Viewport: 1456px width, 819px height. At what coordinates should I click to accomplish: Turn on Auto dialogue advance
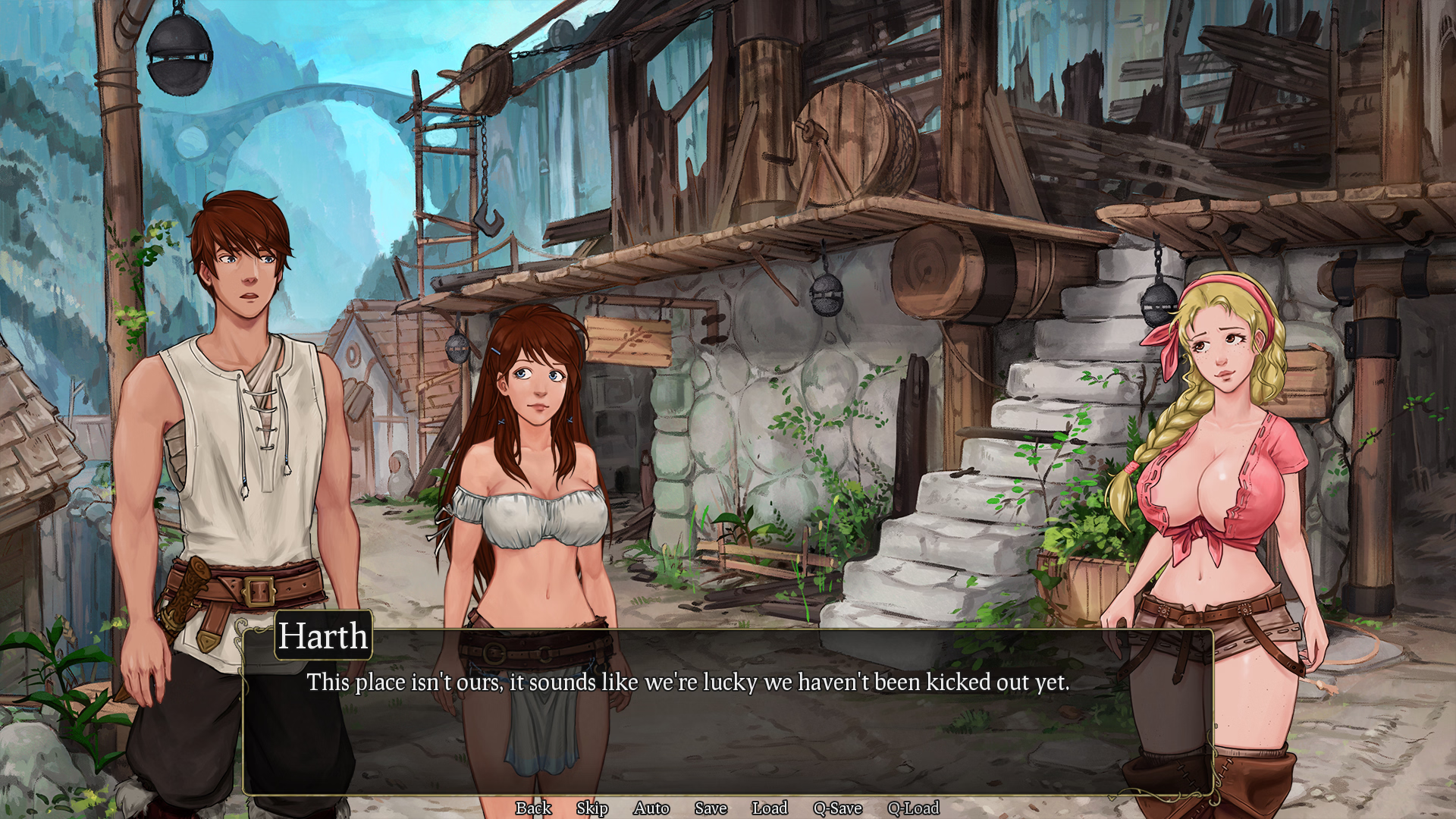(651, 808)
